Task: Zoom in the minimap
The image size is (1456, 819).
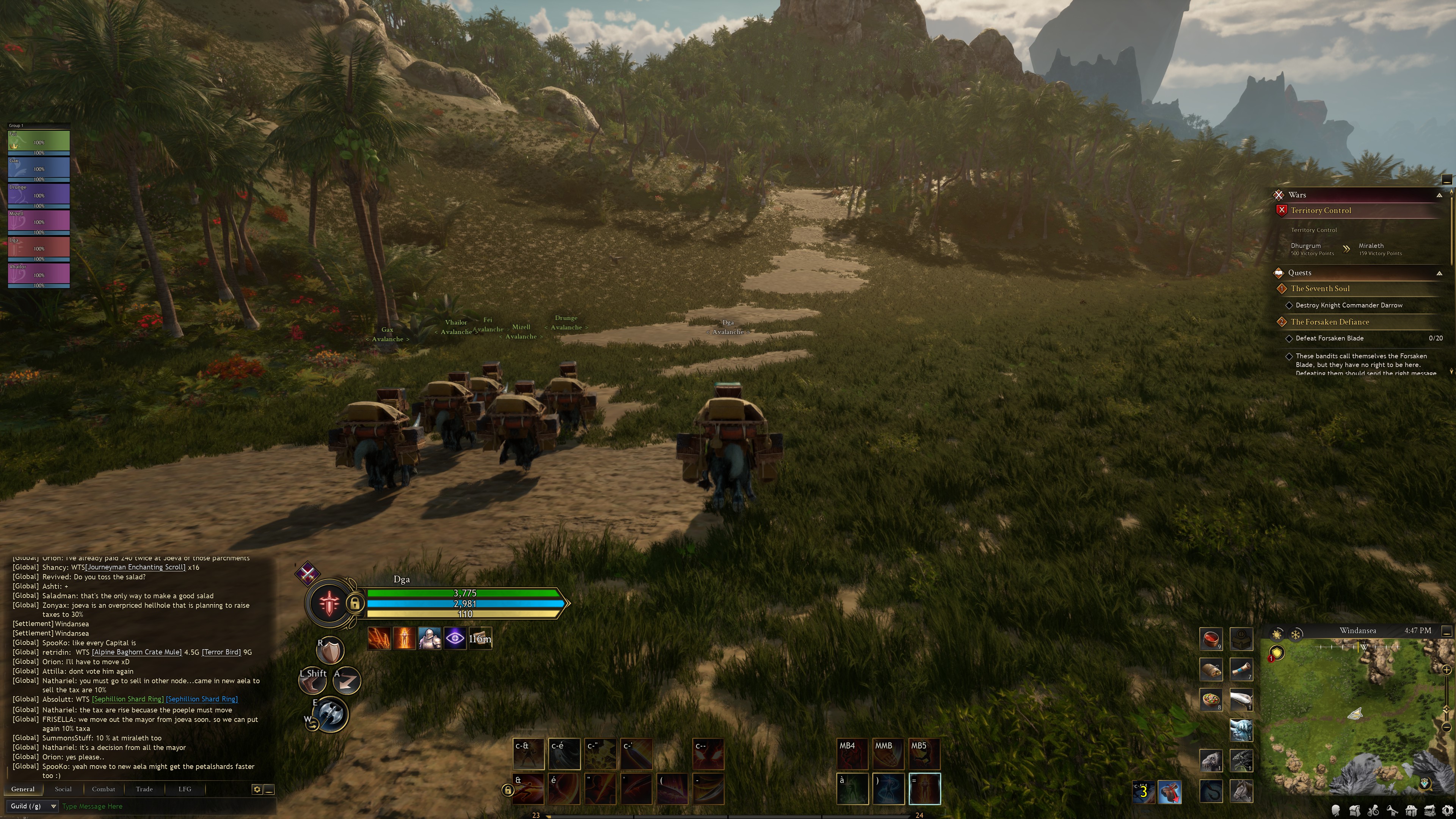Action: tap(1447, 670)
